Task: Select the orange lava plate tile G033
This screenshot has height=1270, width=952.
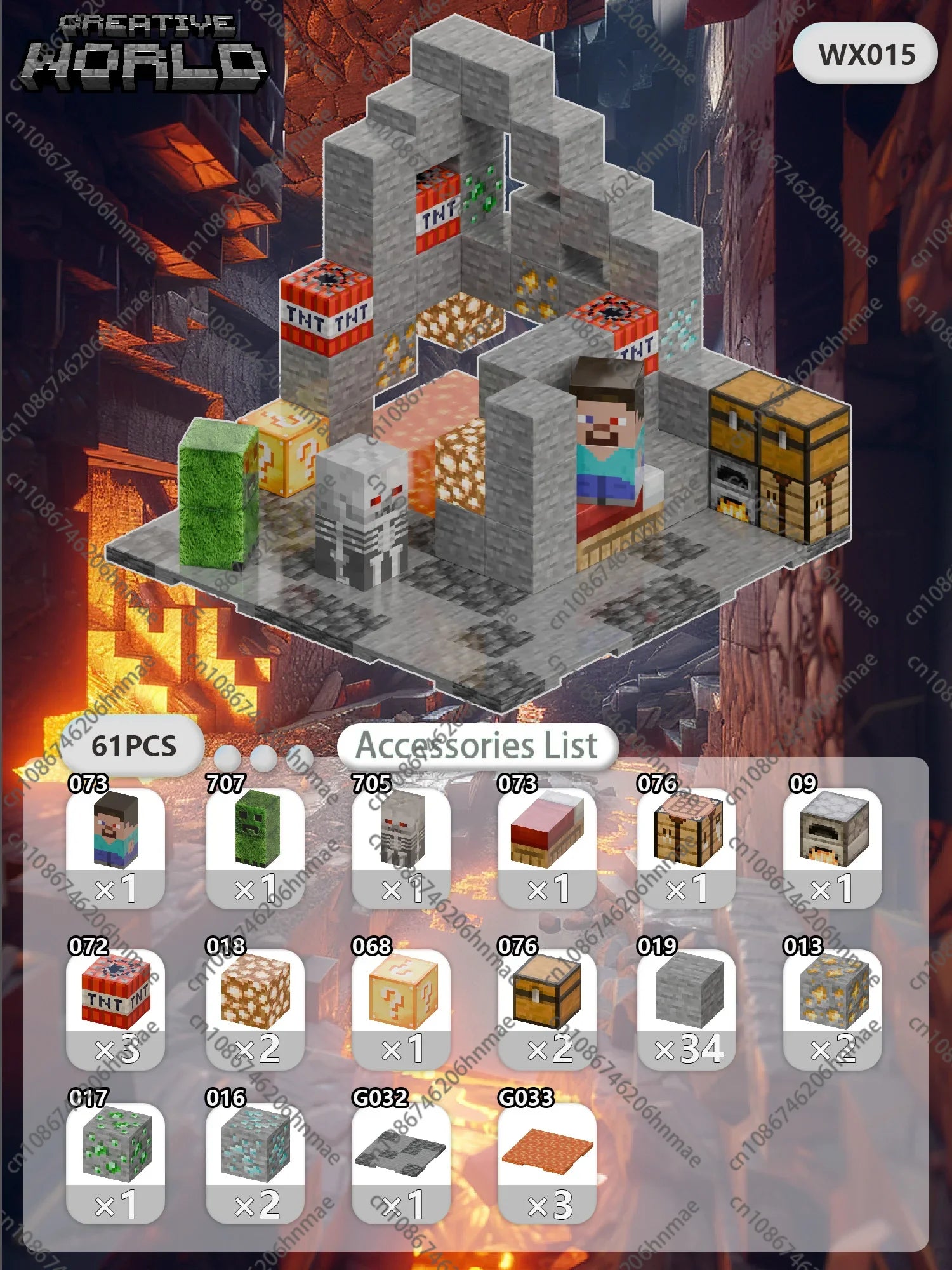Action: 547,1162
